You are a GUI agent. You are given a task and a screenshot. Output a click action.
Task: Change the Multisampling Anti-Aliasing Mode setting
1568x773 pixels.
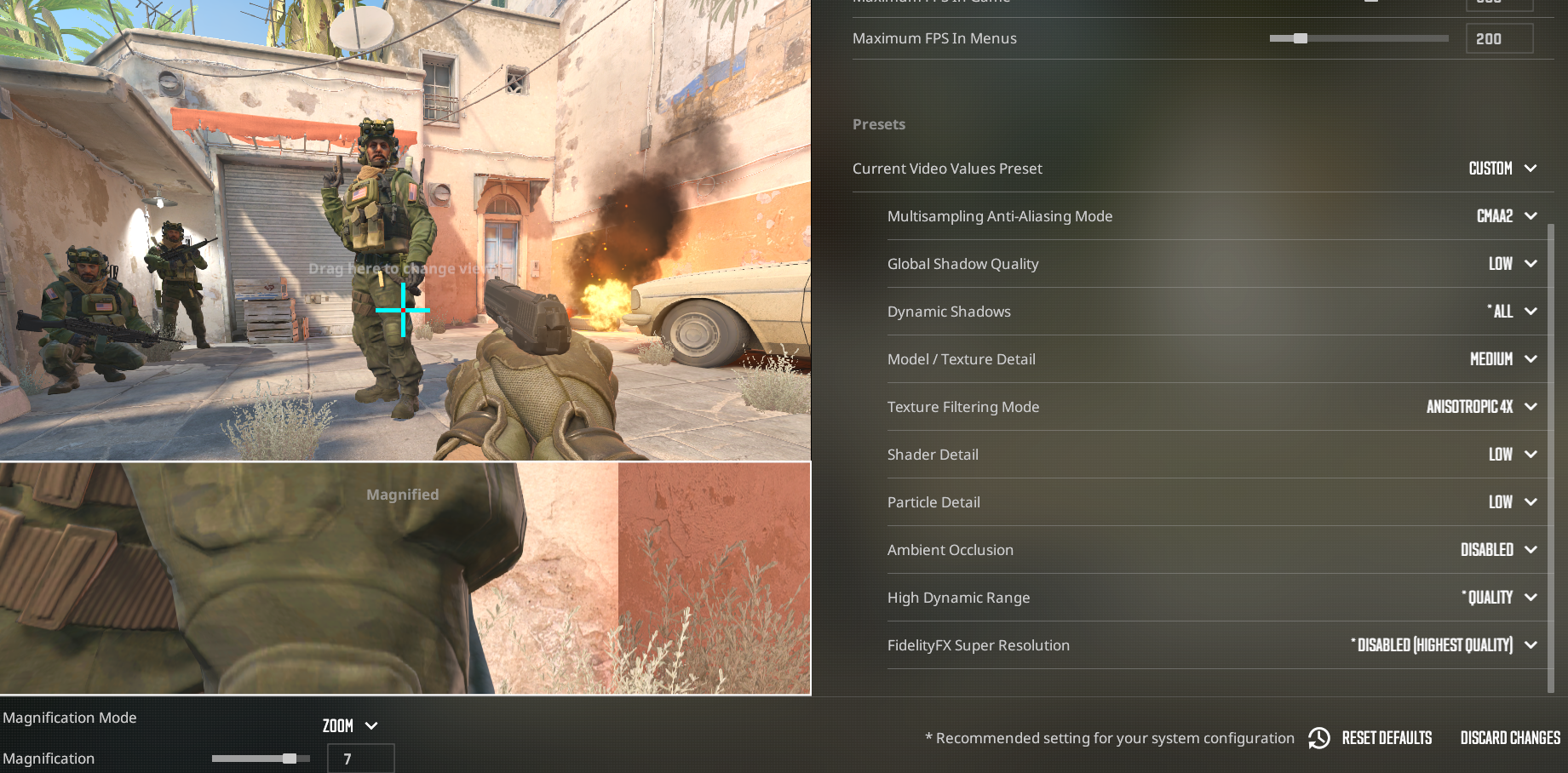[1505, 216]
